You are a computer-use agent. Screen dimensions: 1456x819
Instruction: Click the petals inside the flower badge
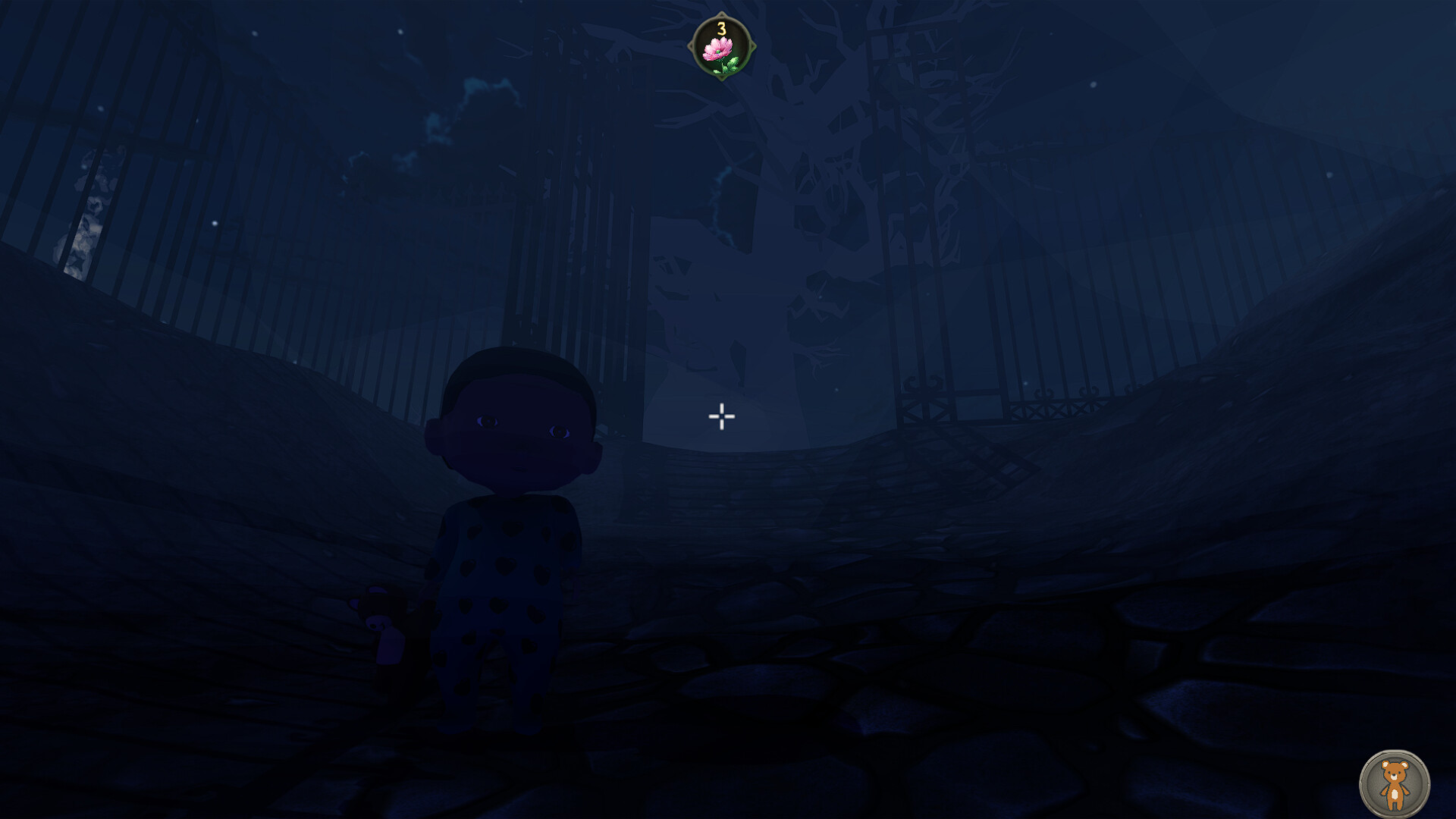coord(717,47)
